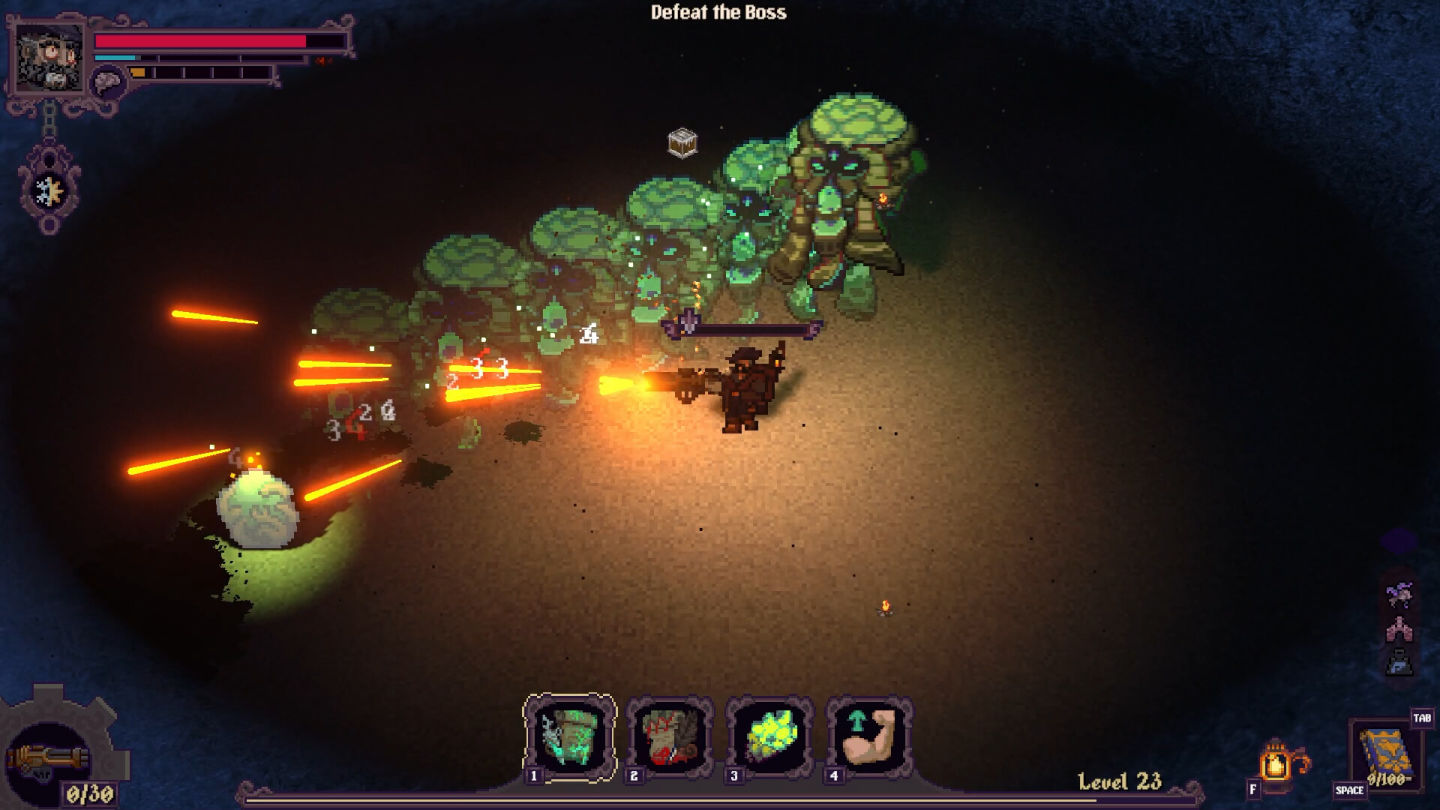The height and width of the screenshot is (810, 1440).
Task: Click the brain emblem beside the health bar
Action: (106, 81)
